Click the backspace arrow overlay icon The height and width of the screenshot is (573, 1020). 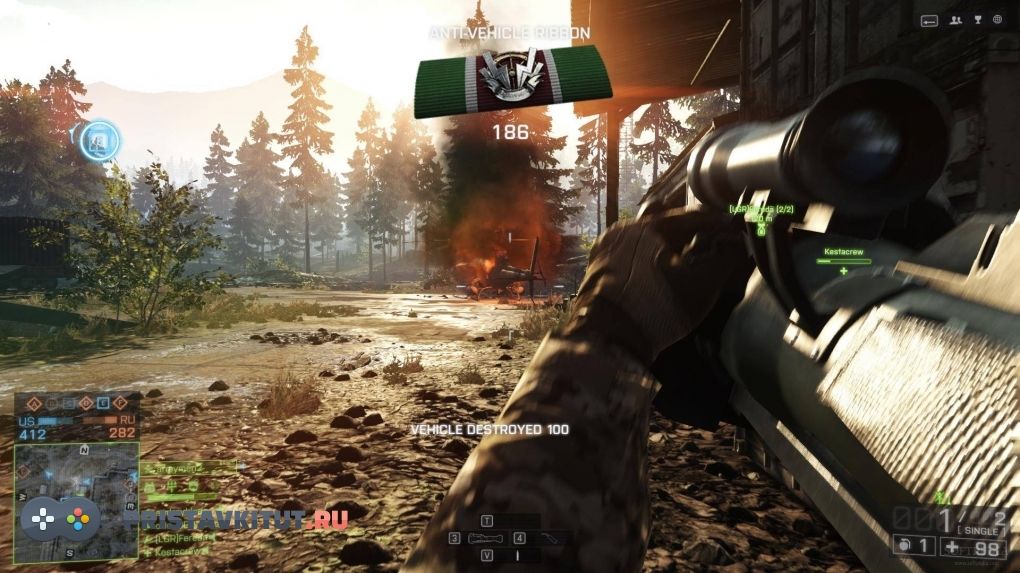[x=929, y=20]
